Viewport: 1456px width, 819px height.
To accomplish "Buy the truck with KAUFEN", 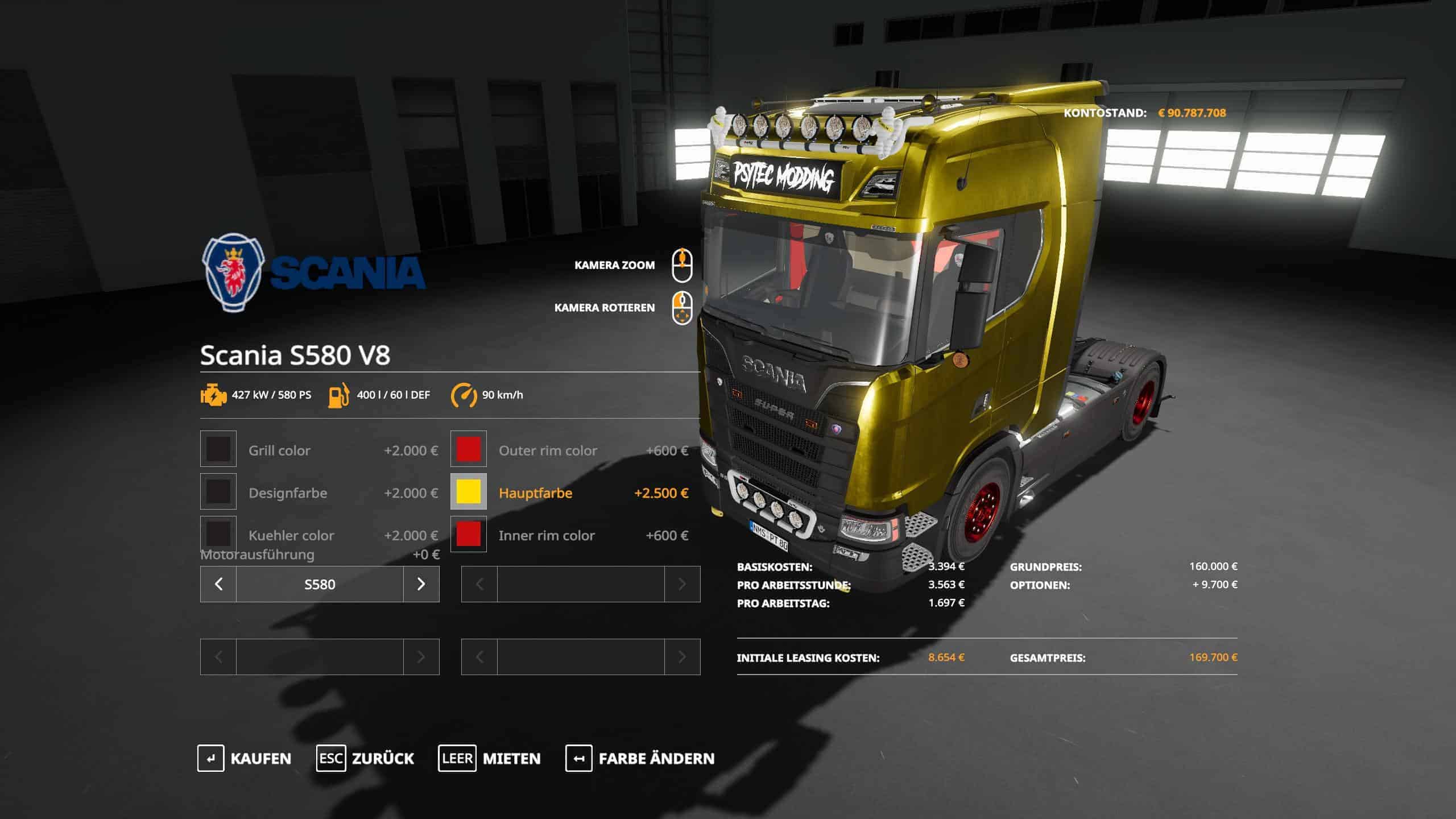I will [x=245, y=758].
